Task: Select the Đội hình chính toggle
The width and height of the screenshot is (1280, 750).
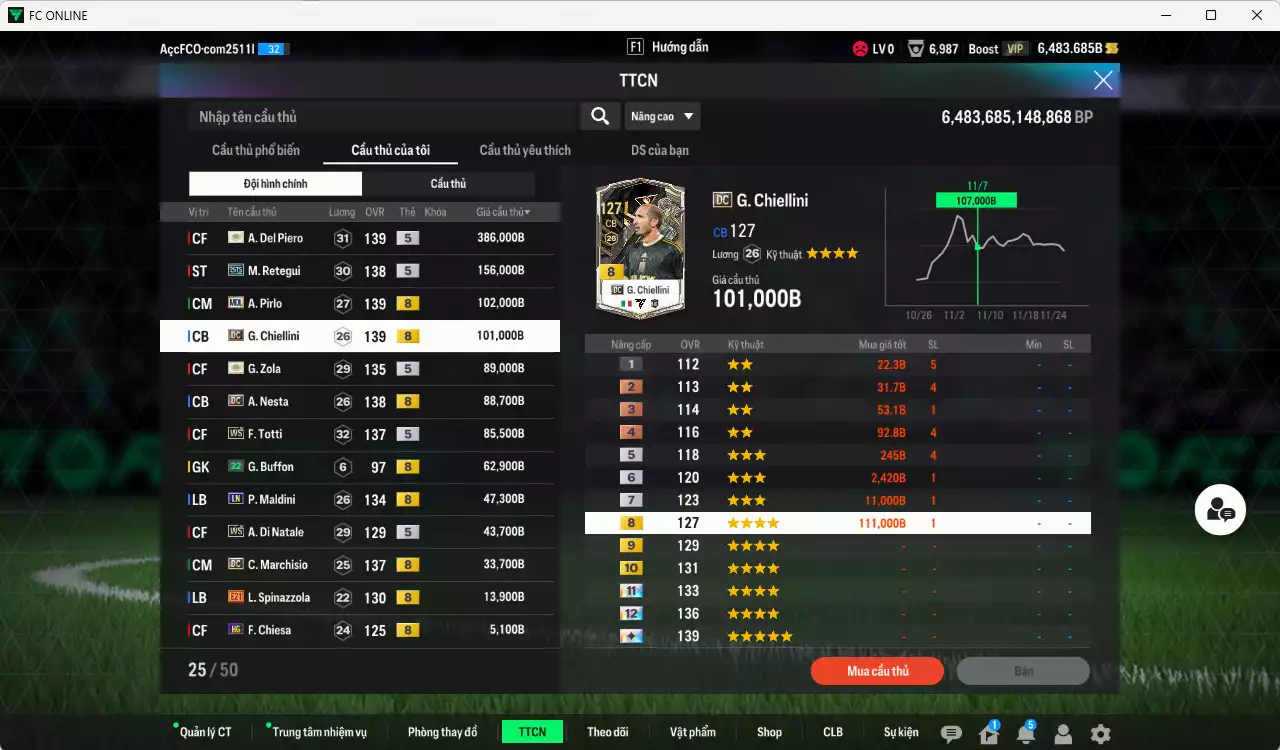Action: [276, 183]
